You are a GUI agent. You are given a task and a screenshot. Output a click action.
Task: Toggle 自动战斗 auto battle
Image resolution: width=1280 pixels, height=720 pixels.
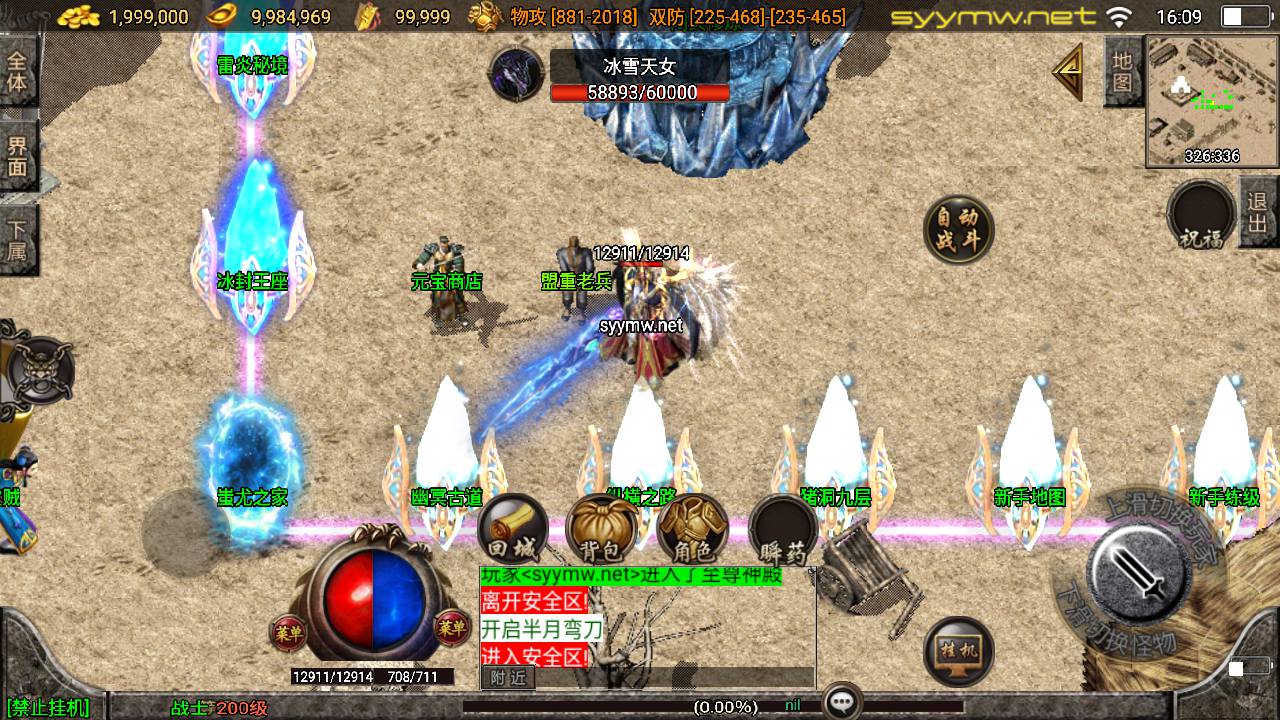[x=958, y=230]
